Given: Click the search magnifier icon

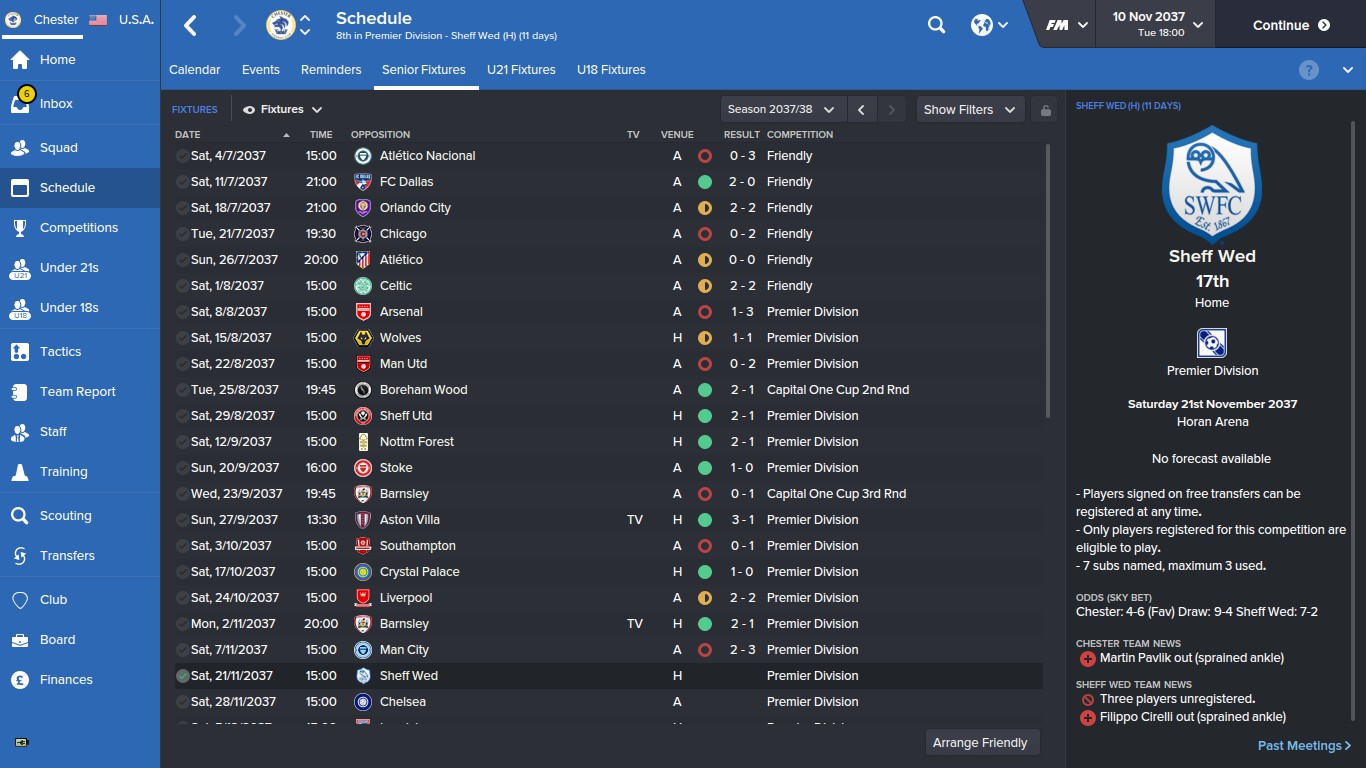Looking at the screenshot, I should tap(936, 24).
